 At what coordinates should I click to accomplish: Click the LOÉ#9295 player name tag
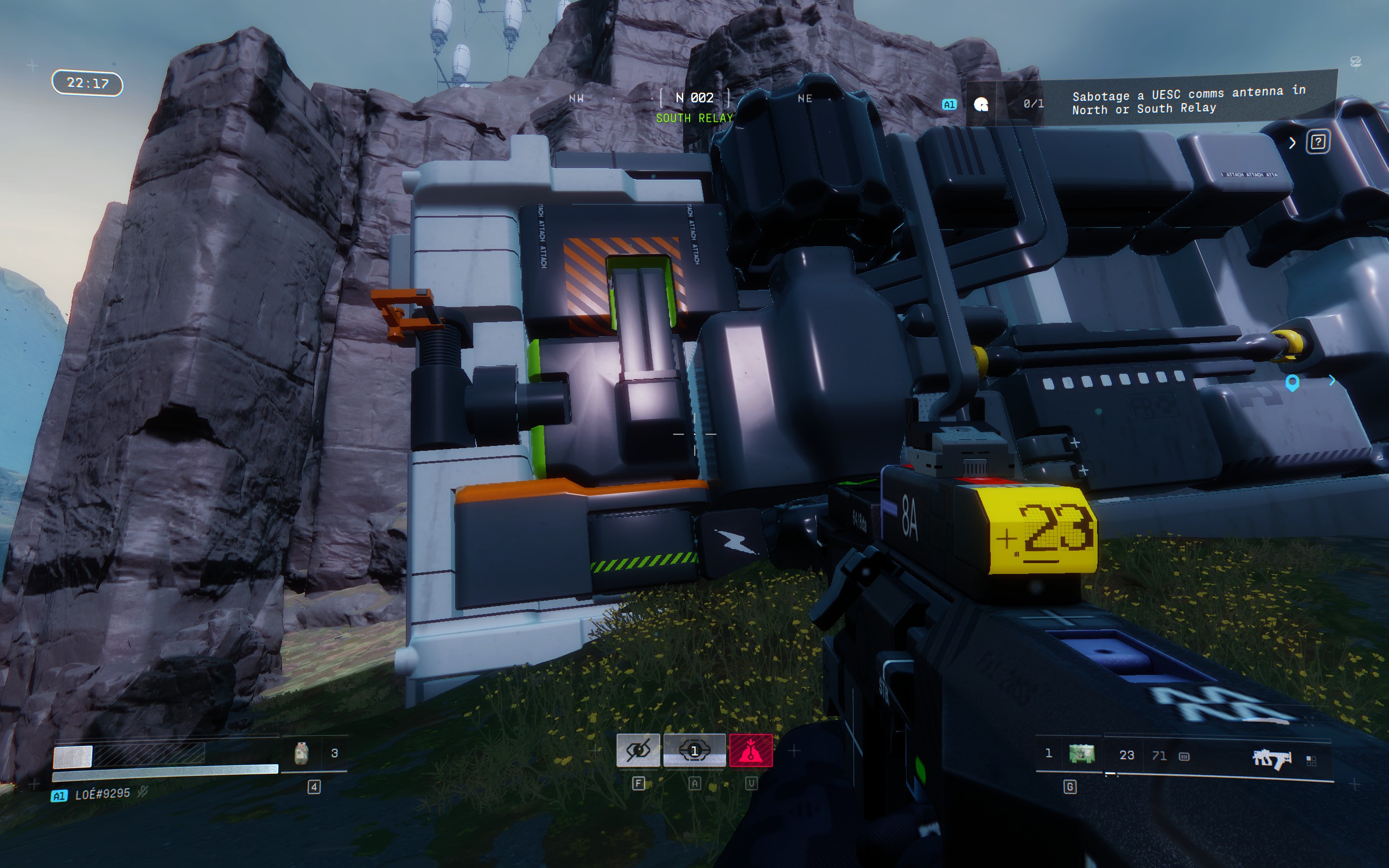click(x=102, y=794)
